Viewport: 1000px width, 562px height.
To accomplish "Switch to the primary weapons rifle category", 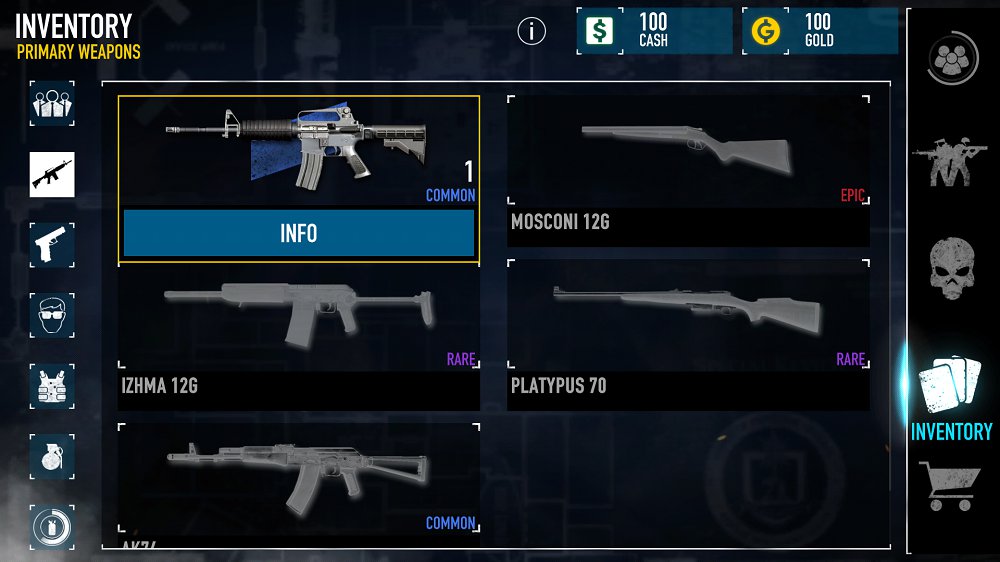I will point(52,174).
